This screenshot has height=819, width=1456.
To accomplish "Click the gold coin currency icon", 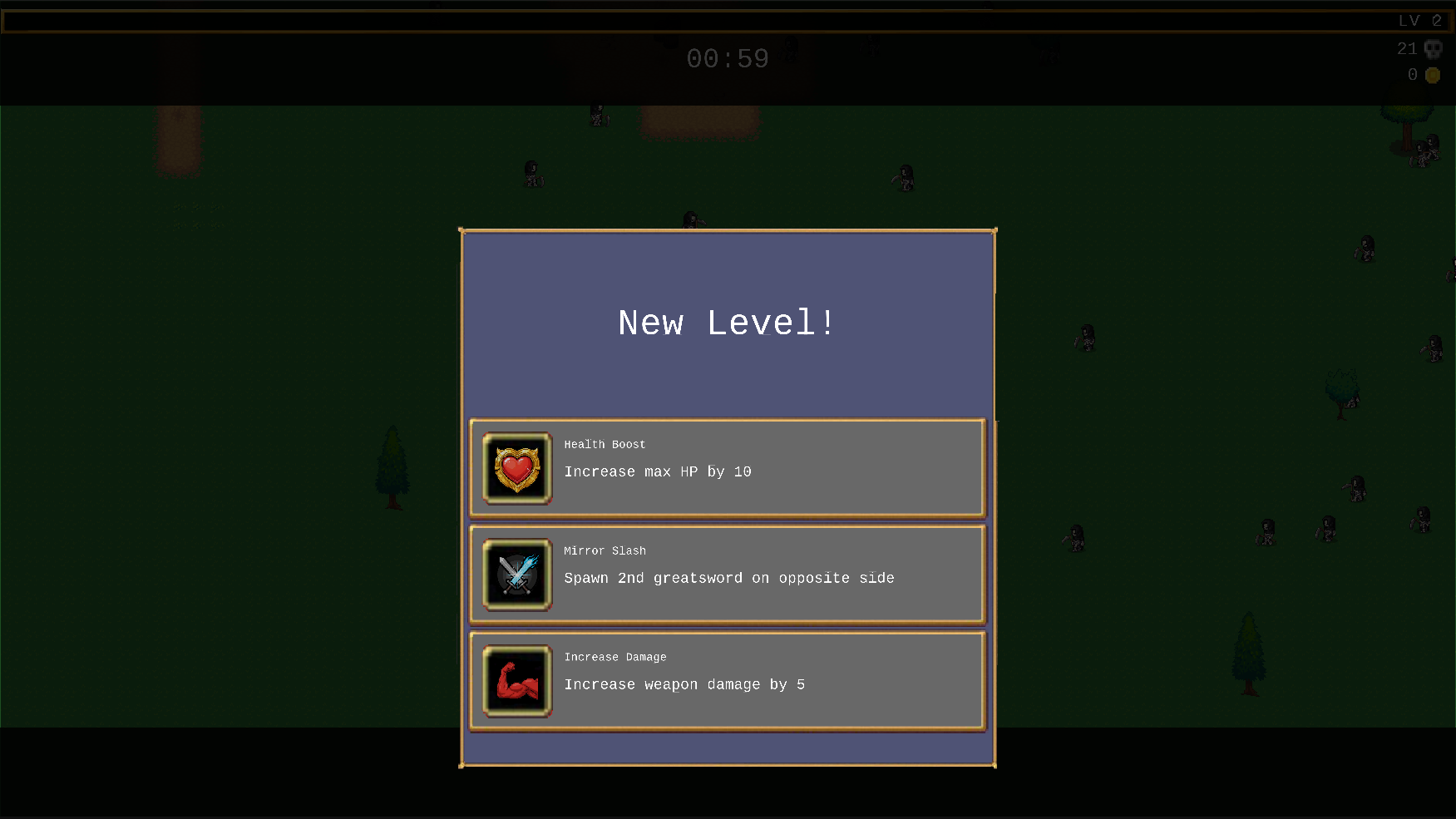I will click(x=1433, y=75).
